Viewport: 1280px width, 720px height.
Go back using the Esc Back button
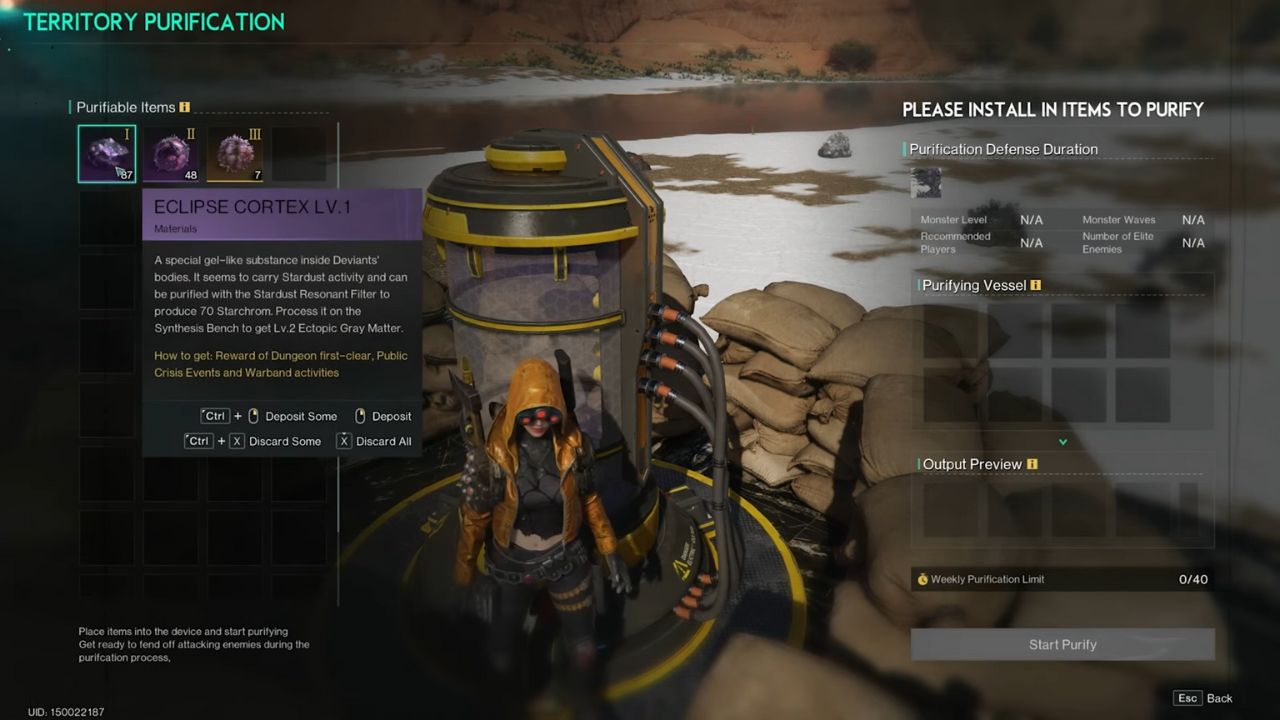coord(1204,698)
